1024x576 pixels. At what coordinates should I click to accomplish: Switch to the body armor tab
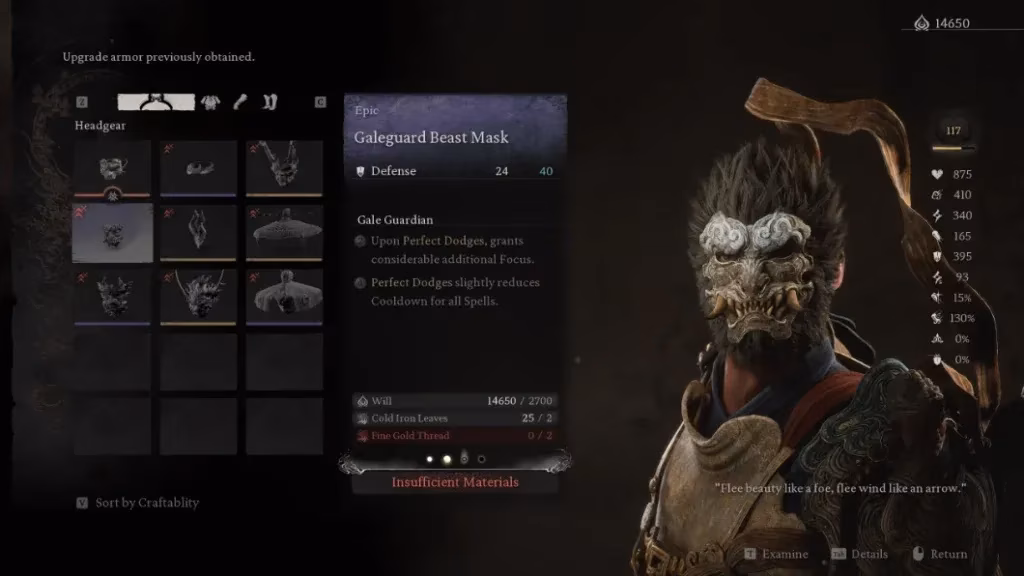tap(211, 102)
